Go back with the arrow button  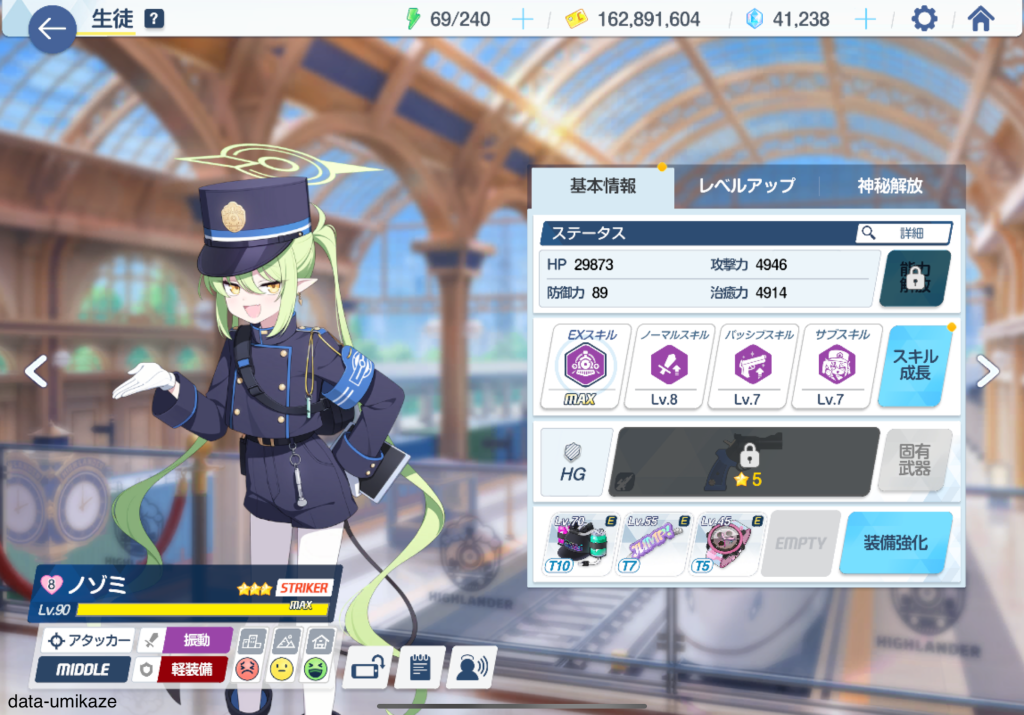[52, 29]
